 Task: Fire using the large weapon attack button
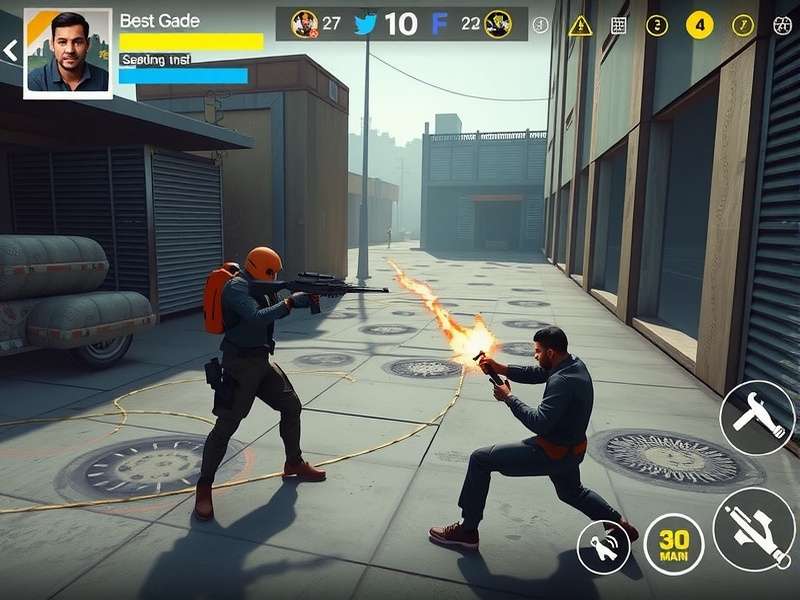click(x=754, y=529)
